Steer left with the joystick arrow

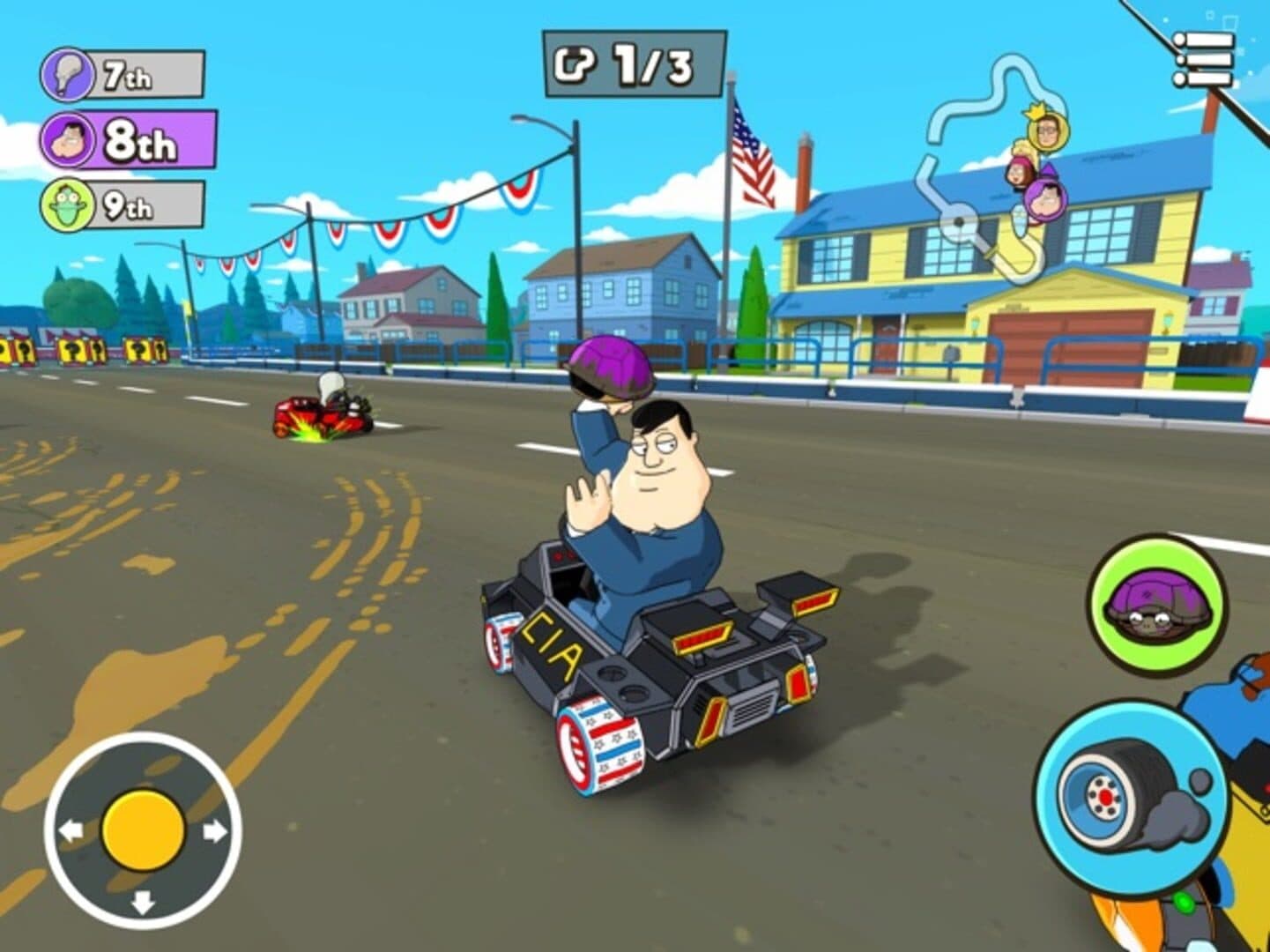(71, 830)
